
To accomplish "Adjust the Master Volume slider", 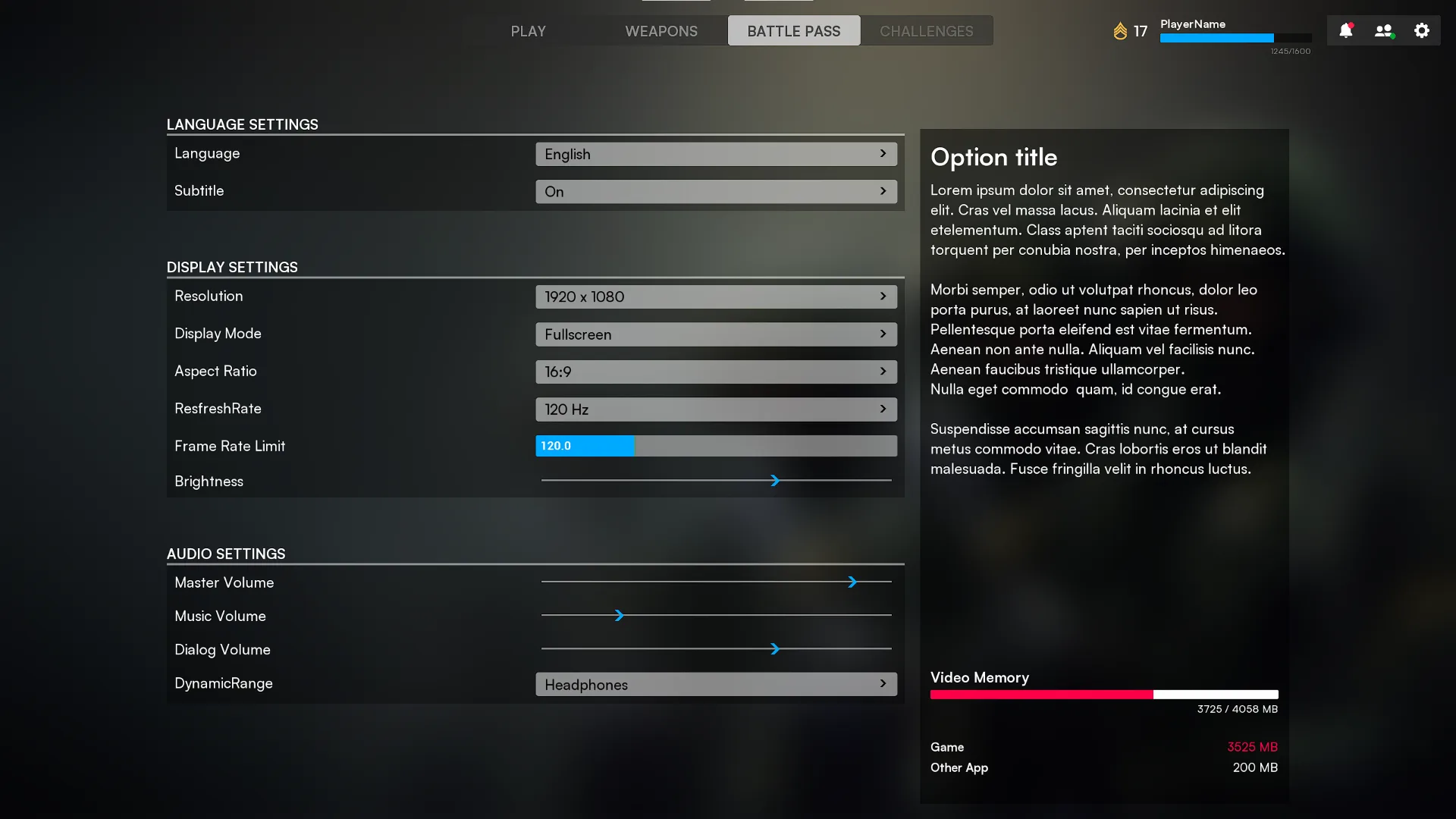I will tap(854, 582).
